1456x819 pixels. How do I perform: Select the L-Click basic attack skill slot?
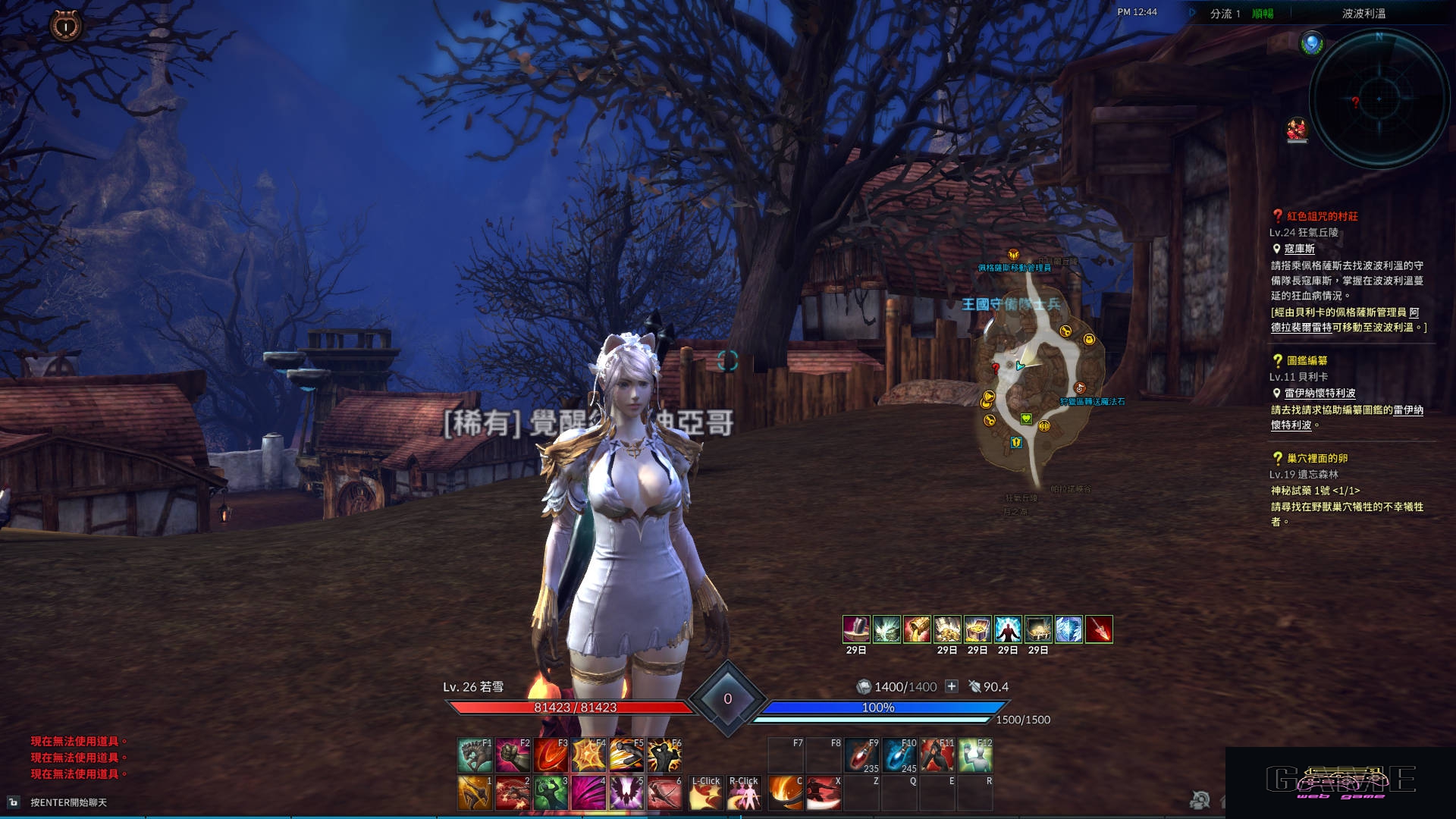706,793
